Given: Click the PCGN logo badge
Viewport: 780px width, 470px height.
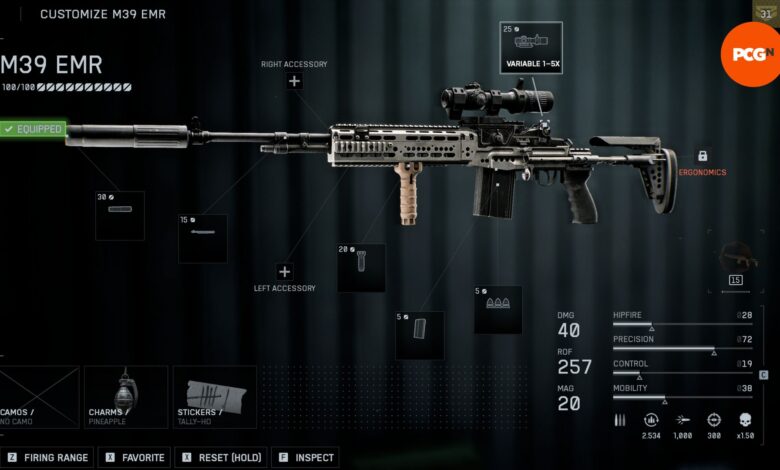Looking at the screenshot, I should [749, 52].
